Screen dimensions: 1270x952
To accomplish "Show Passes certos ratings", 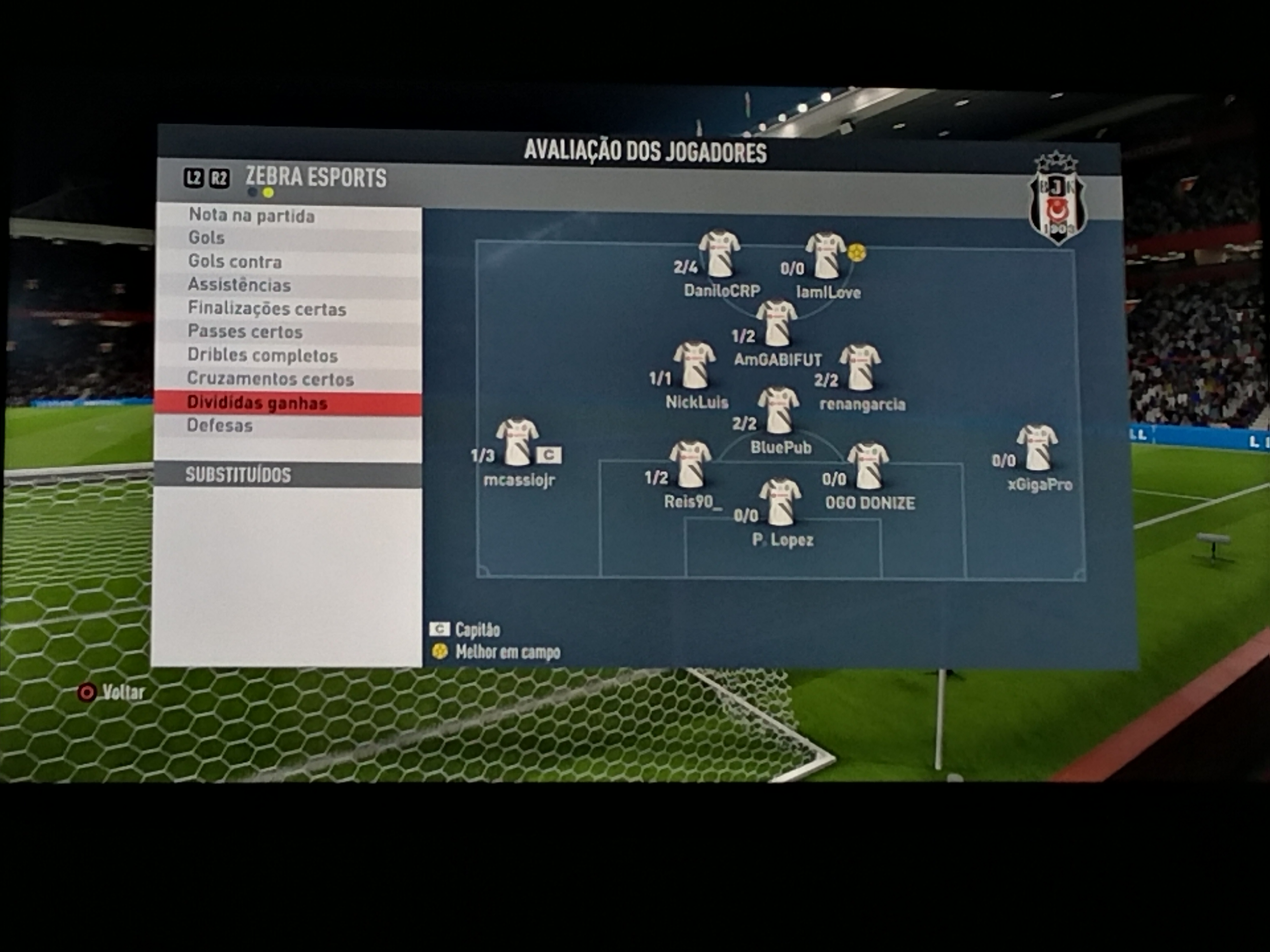I will (245, 332).
